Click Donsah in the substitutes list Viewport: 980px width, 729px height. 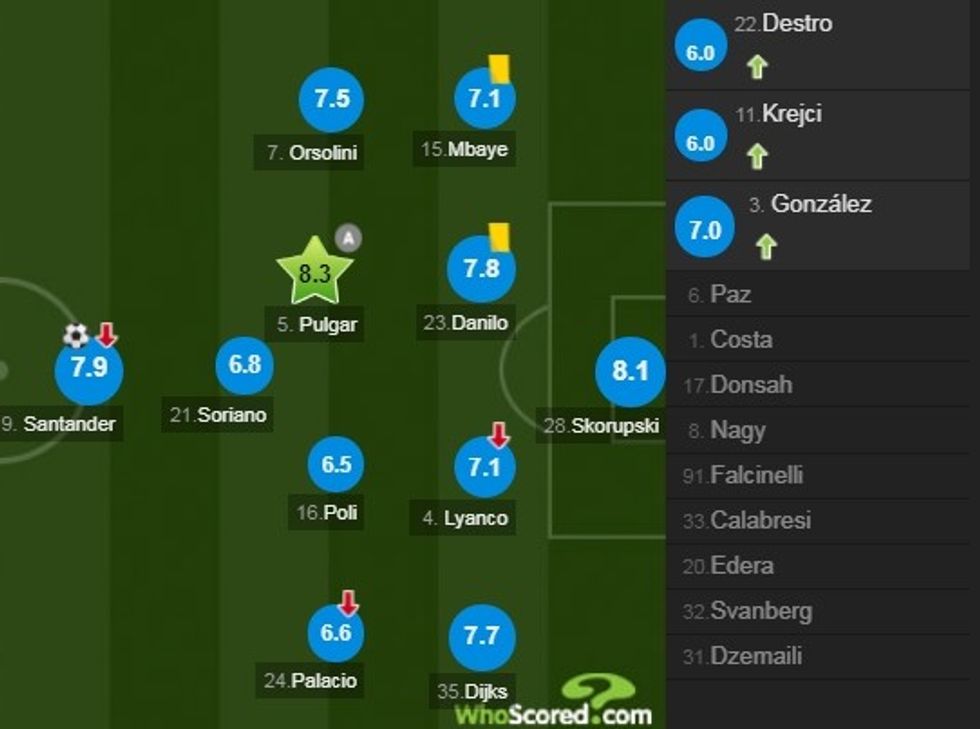click(x=751, y=385)
